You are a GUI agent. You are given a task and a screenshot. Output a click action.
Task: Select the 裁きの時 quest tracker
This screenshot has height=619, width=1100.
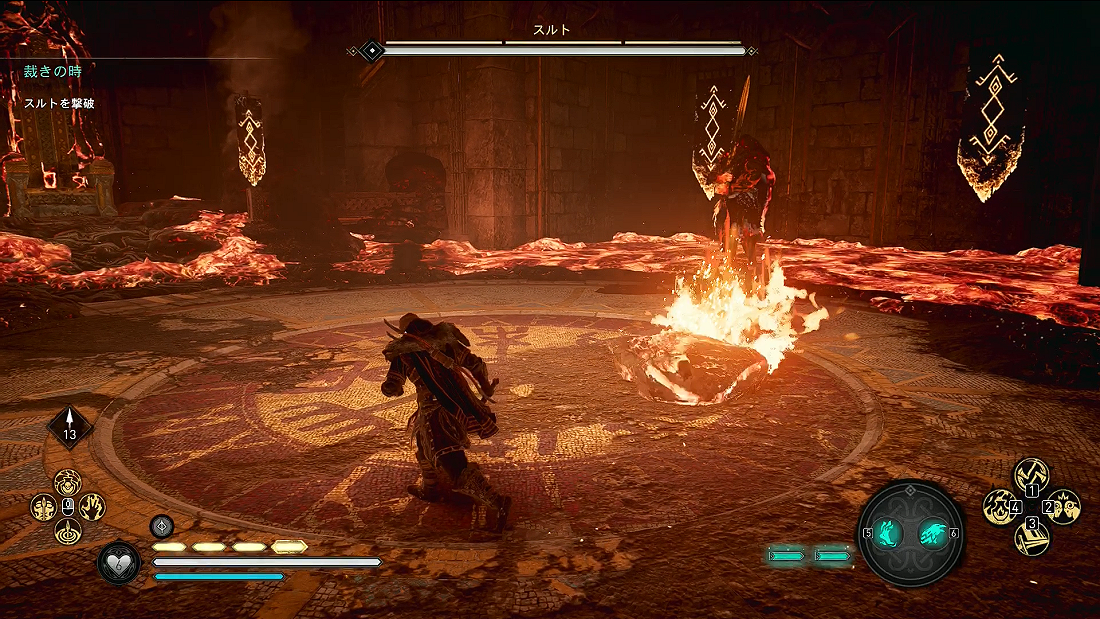pyautogui.click(x=55, y=72)
